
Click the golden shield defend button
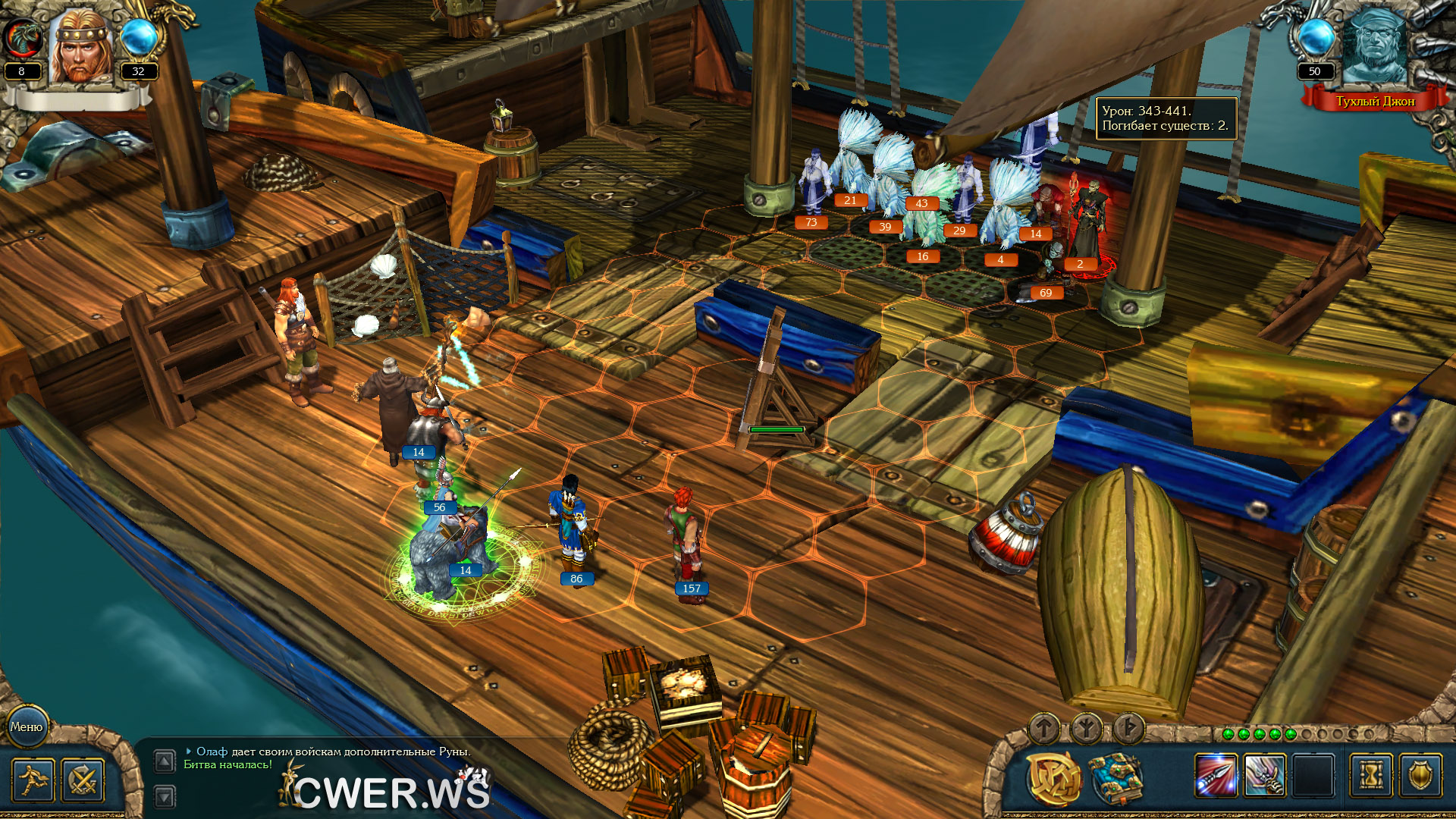pyautogui.click(x=1420, y=776)
